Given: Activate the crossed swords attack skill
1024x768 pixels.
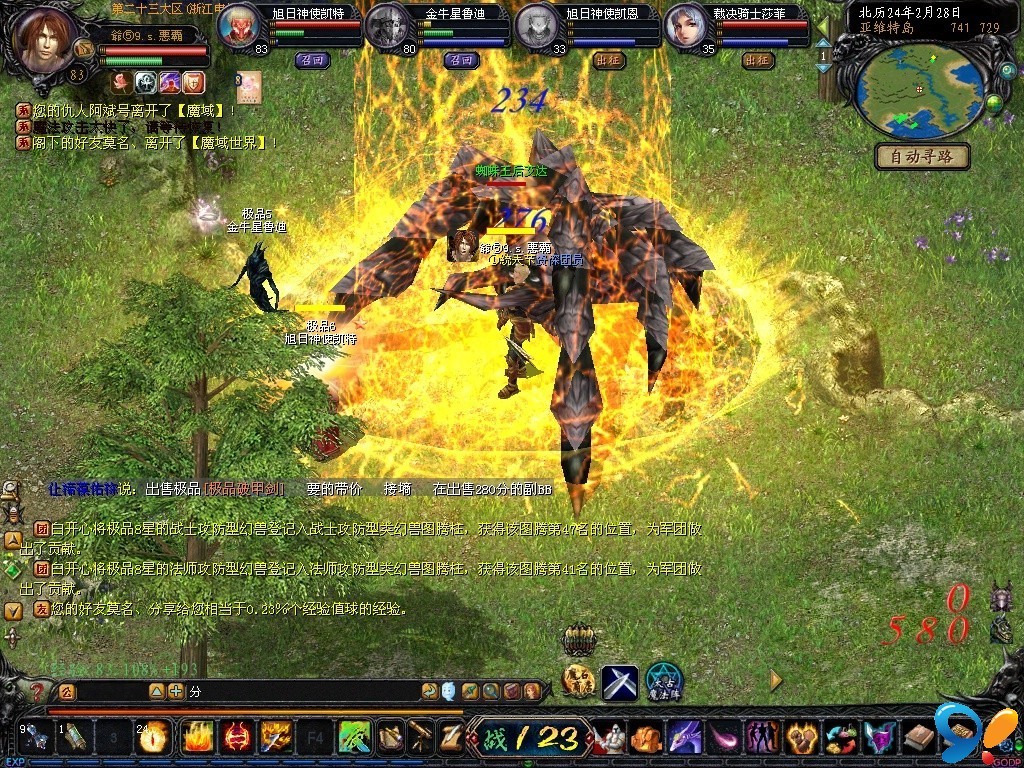Looking at the screenshot, I should pos(619,682).
